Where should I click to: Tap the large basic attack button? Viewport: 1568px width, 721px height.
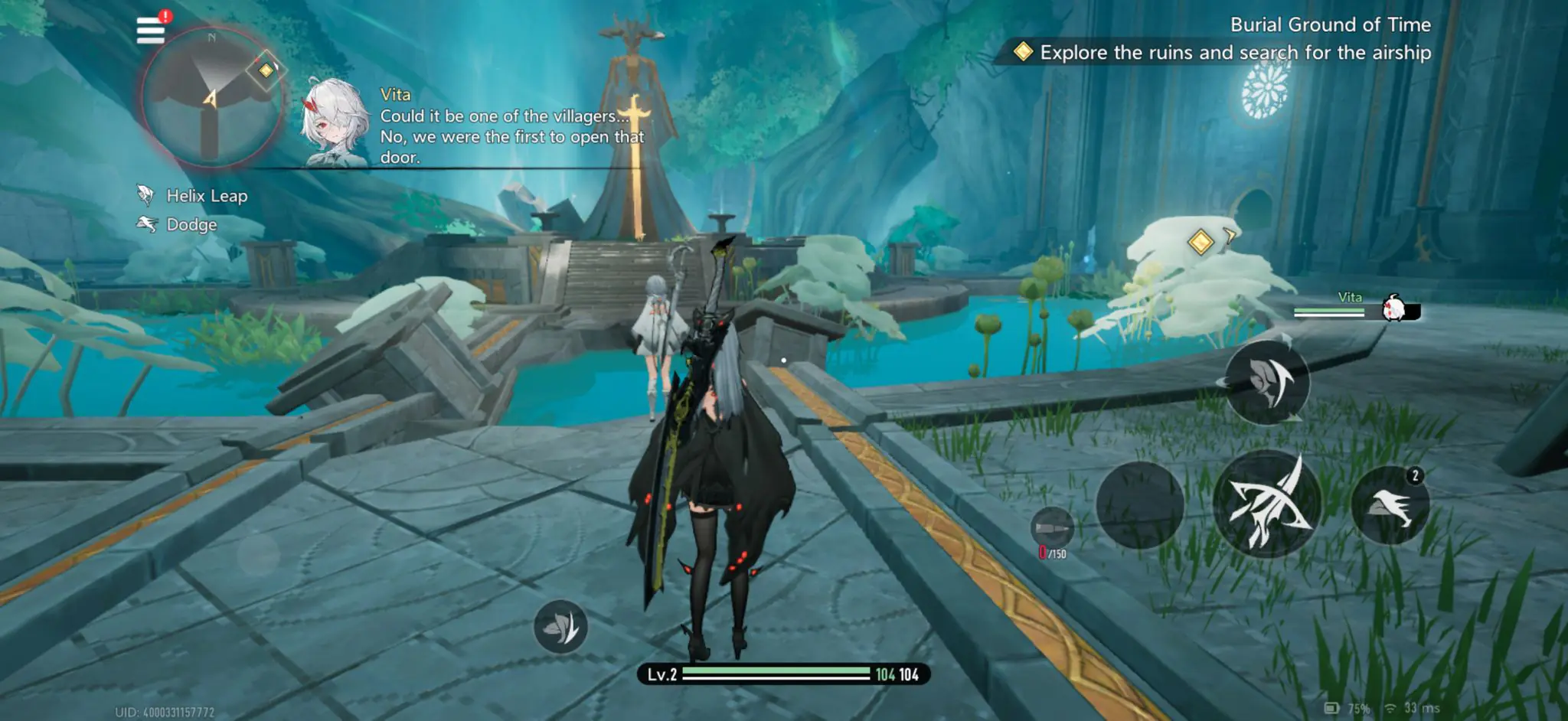pyautogui.click(x=1267, y=504)
